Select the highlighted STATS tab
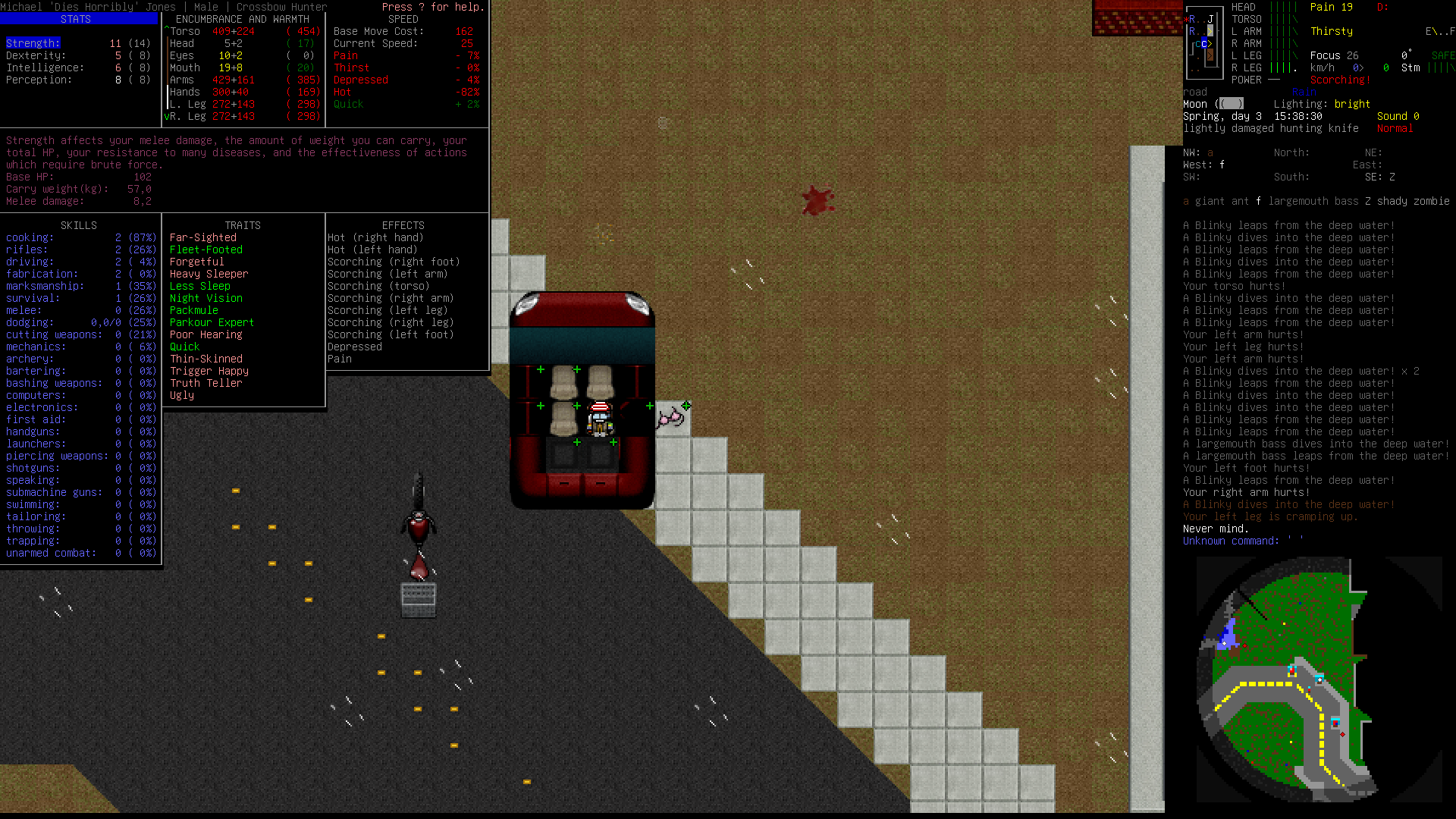Viewport: 1456px width, 819px height. pos(76,19)
